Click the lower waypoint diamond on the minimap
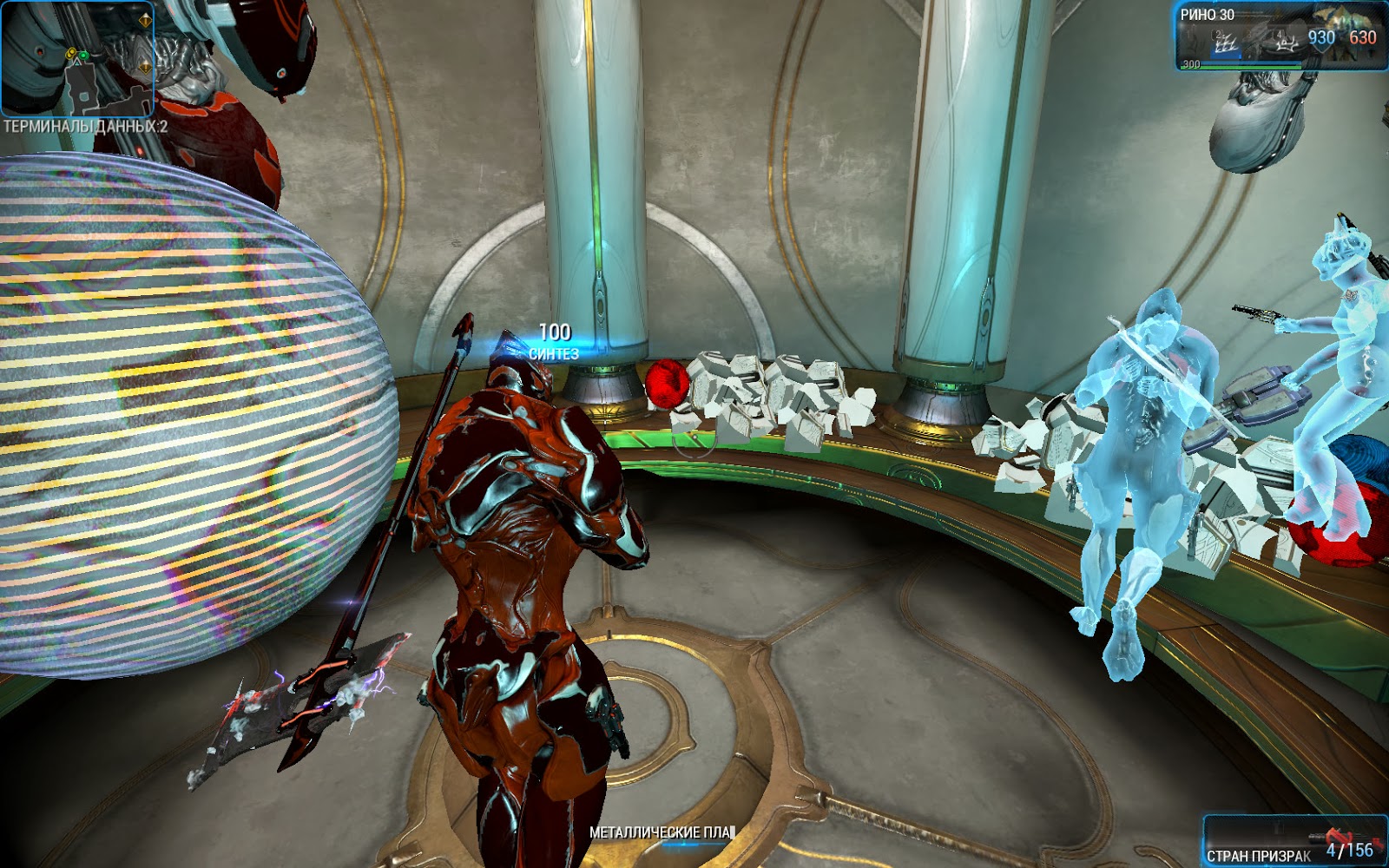 point(146,67)
